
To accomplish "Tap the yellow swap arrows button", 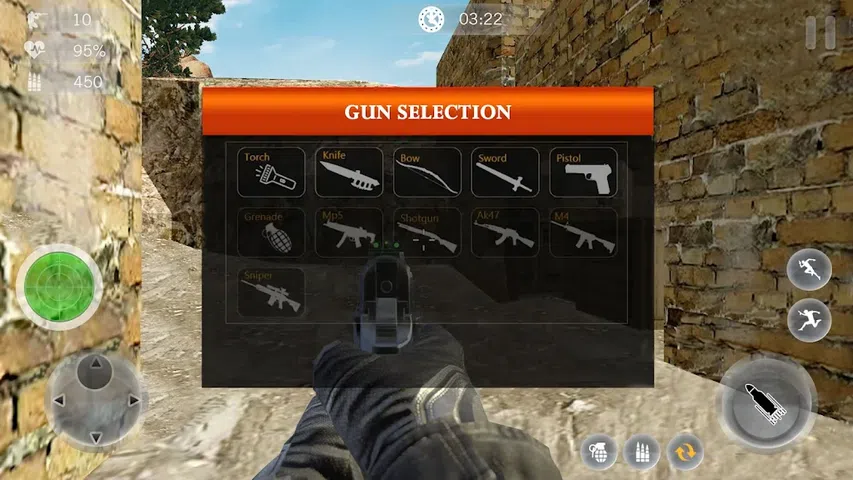I will point(685,452).
